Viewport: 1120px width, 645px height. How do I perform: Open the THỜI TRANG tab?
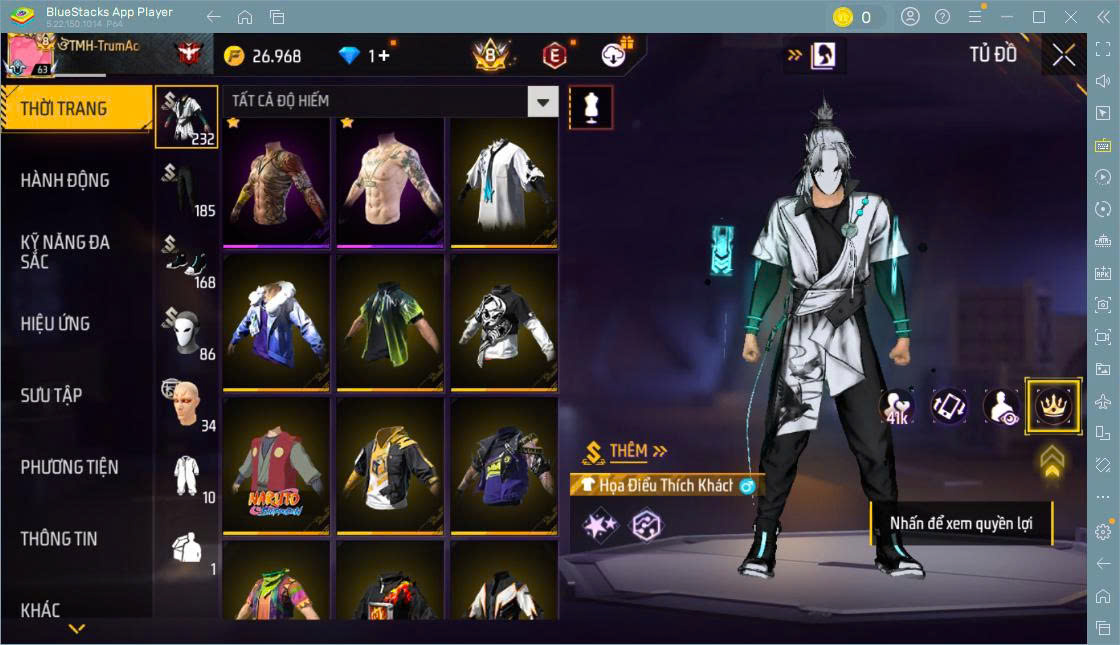tap(64, 109)
